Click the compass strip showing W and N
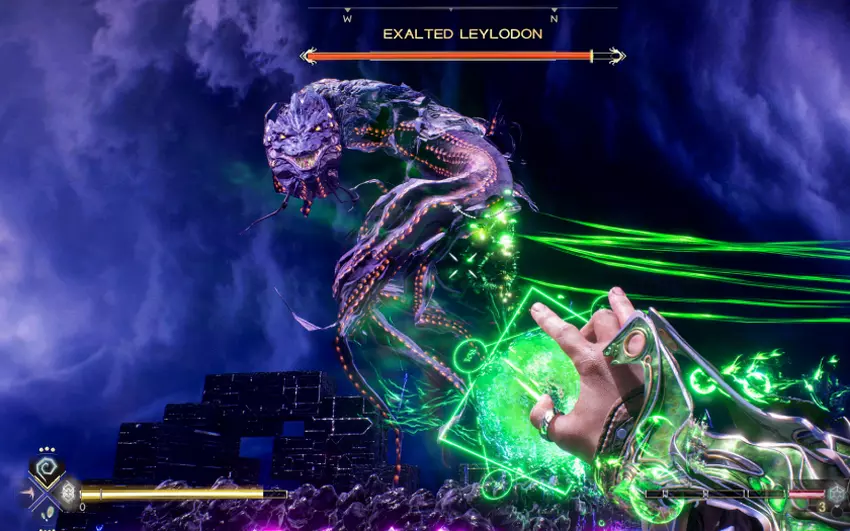Image resolution: width=850 pixels, height=531 pixels. tap(450, 15)
